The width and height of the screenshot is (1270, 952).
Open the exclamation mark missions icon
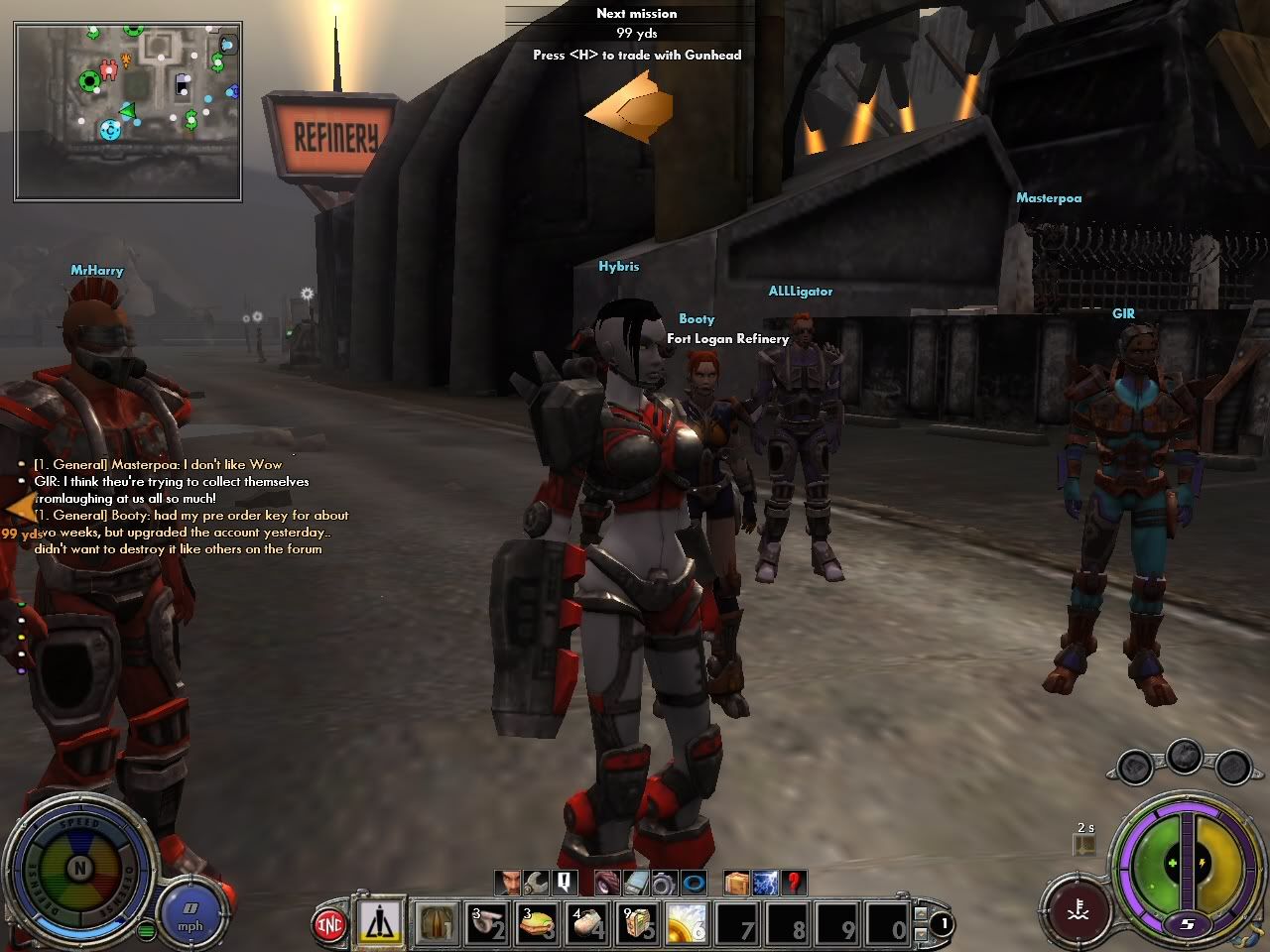pos(565,882)
